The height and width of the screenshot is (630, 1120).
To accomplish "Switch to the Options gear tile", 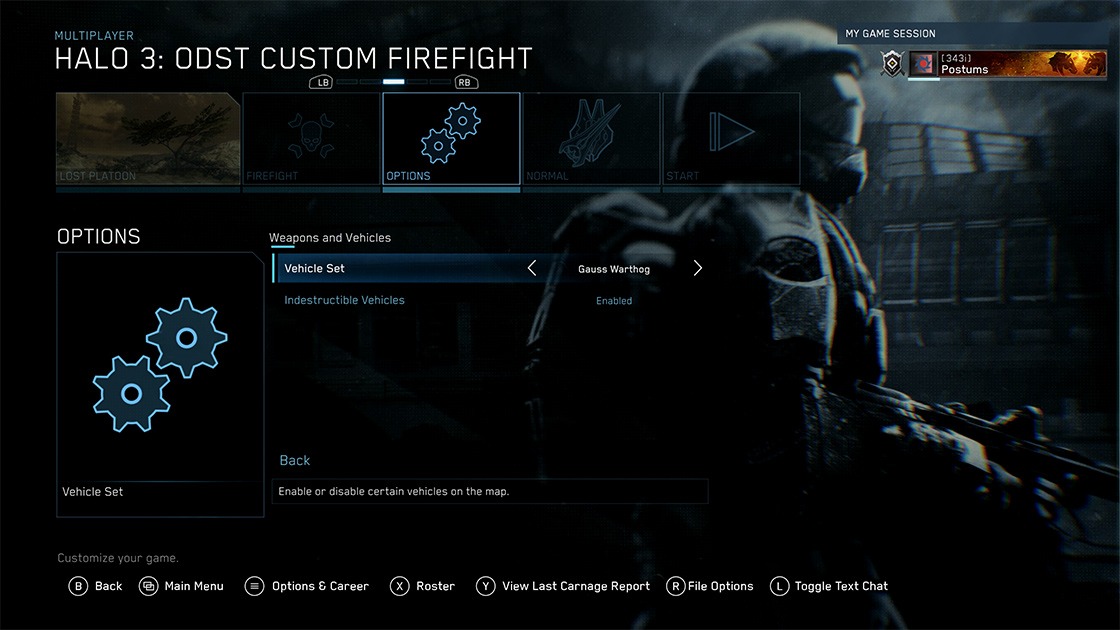I will tap(451, 138).
